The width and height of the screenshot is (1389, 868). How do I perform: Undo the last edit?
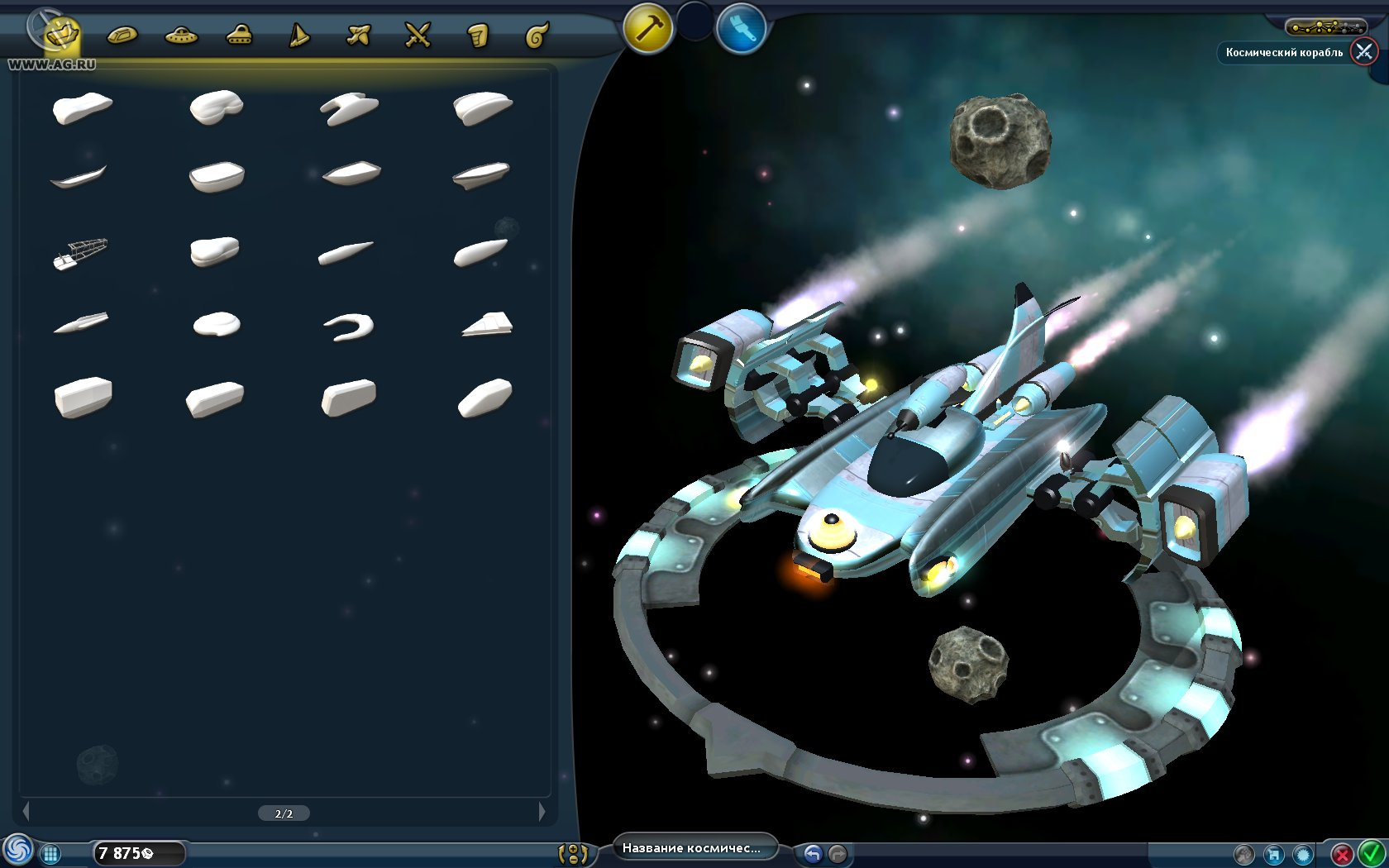click(x=813, y=854)
